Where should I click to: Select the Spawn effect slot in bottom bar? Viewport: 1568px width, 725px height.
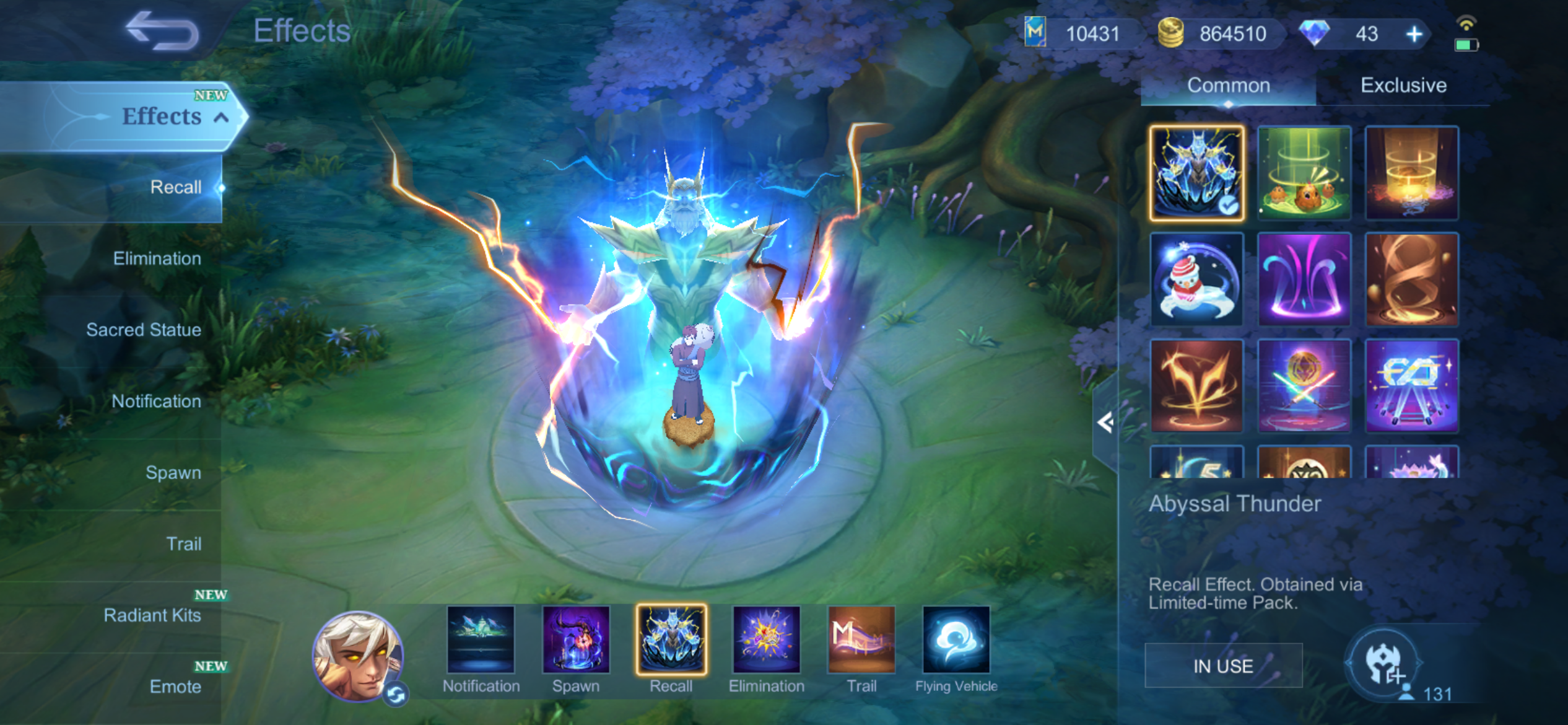(x=576, y=641)
